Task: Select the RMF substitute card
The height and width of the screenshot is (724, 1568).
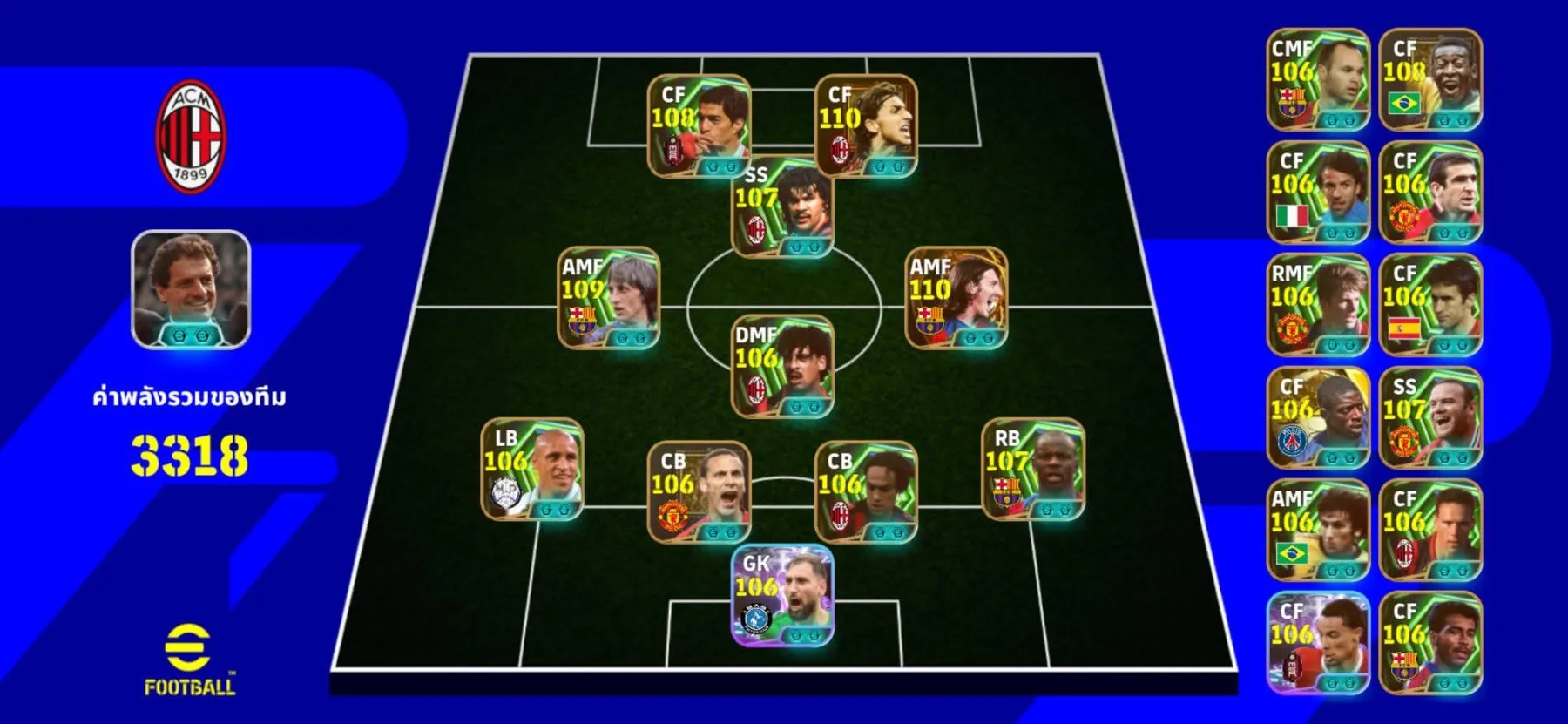Action: (x=1317, y=305)
